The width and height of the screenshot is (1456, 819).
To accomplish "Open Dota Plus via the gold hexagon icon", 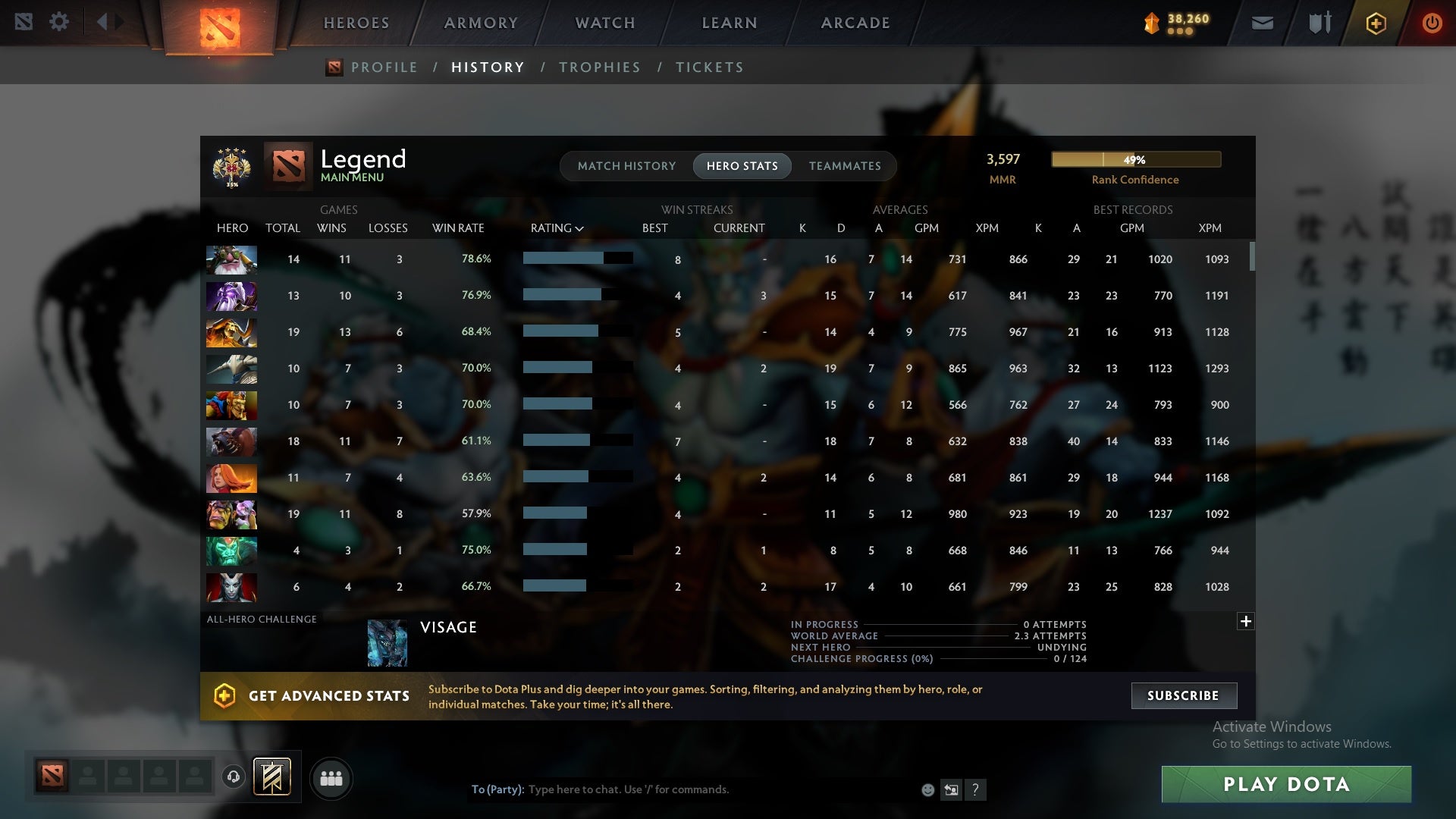I will pos(1375,23).
